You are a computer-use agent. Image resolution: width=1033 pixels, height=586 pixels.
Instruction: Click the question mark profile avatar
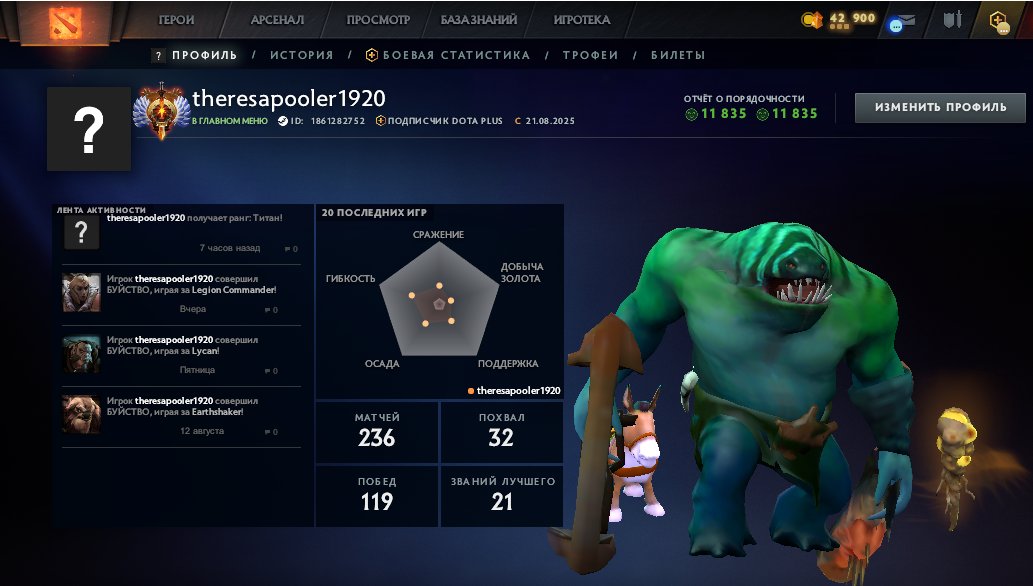click(89, 128)
